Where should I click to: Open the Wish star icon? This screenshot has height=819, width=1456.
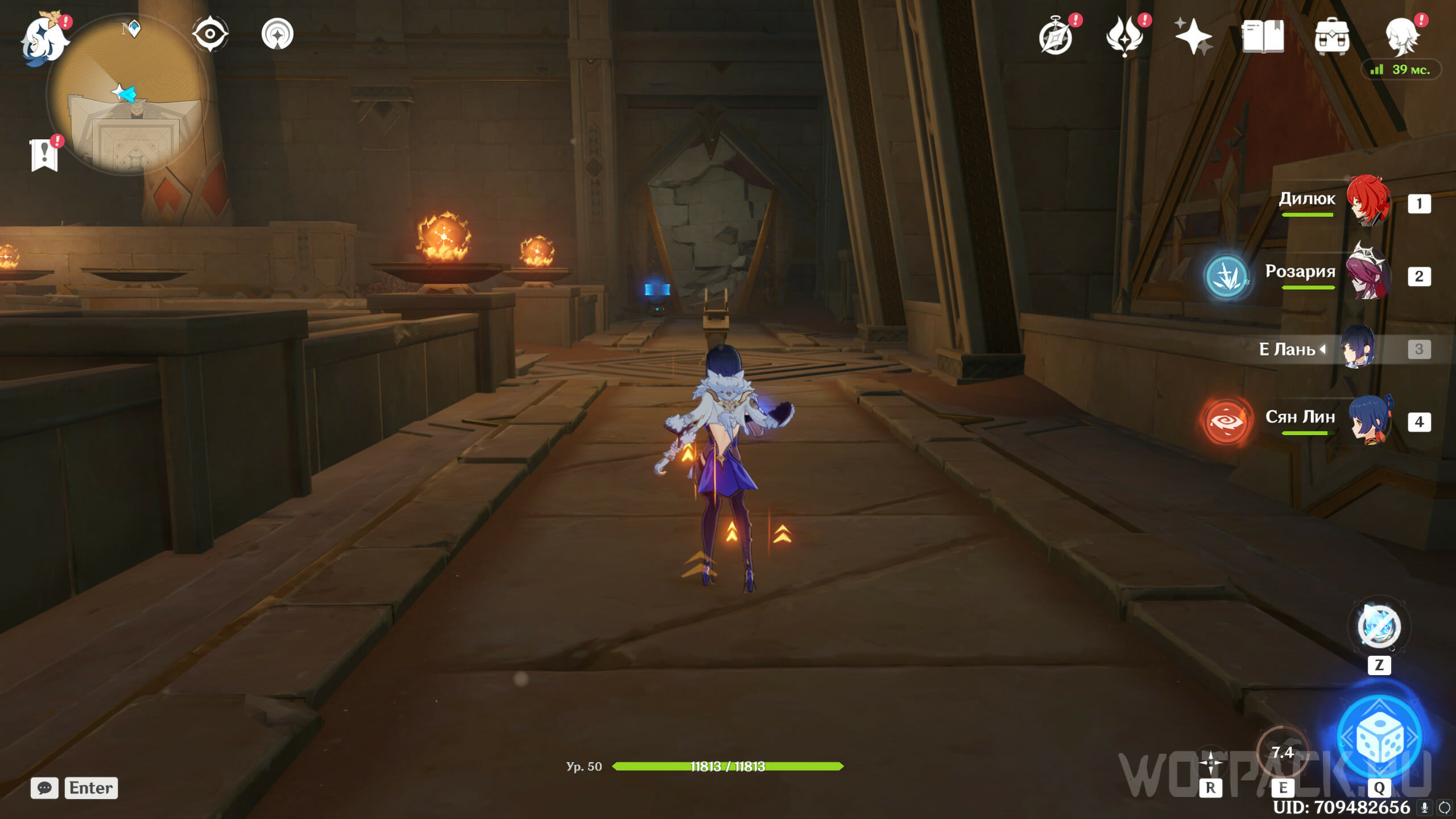coord(1193,36)
